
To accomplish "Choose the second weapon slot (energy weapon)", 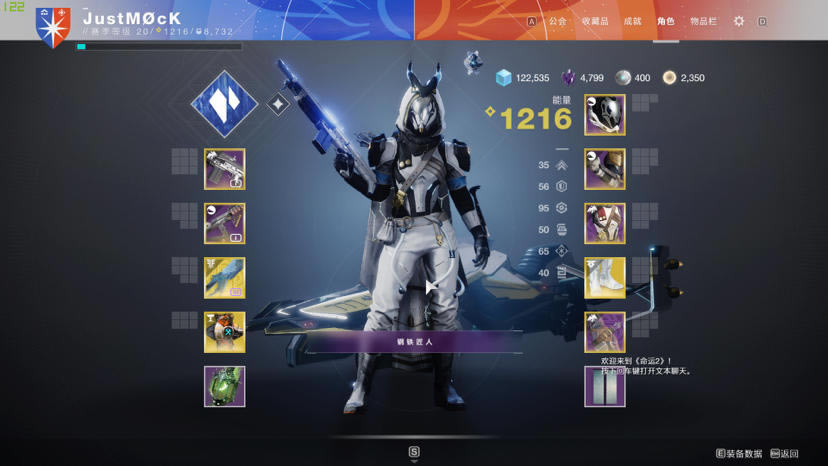I will 224,223.
